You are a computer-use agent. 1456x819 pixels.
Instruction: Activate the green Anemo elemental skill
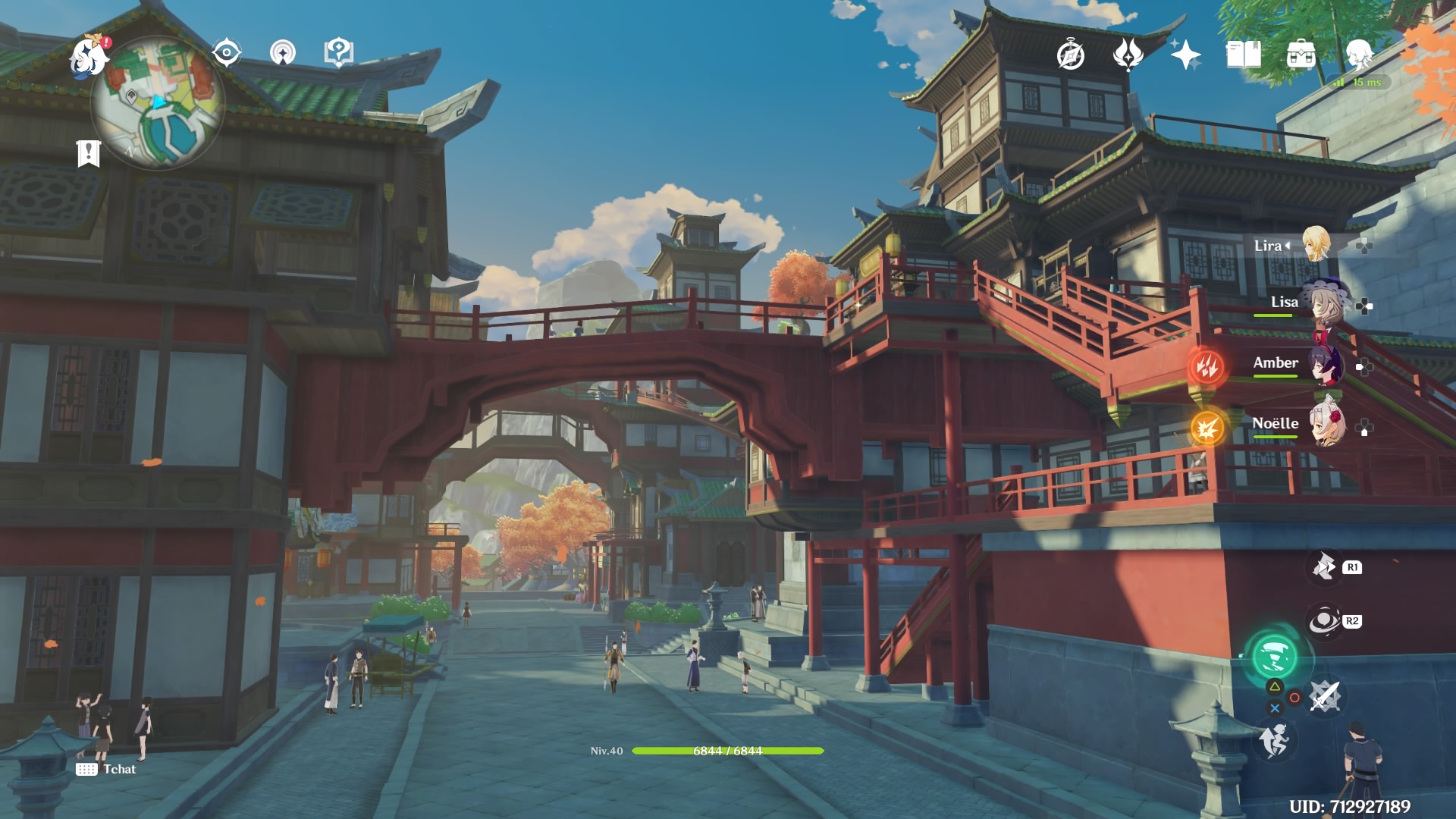coord(1274,657)
